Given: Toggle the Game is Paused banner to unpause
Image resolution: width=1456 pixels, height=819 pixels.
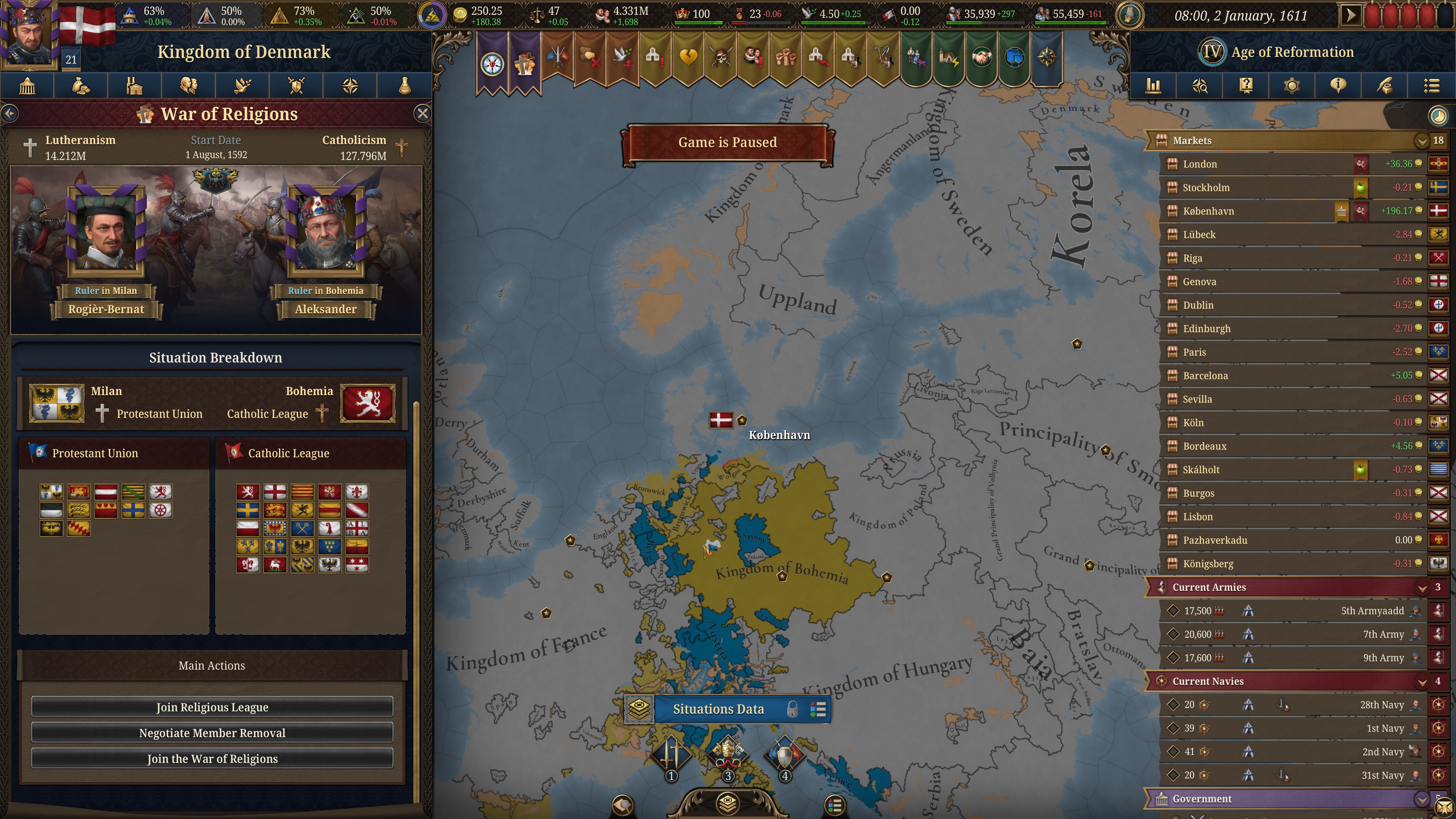Looking at the screenshot, I should [x=727, y=143].
